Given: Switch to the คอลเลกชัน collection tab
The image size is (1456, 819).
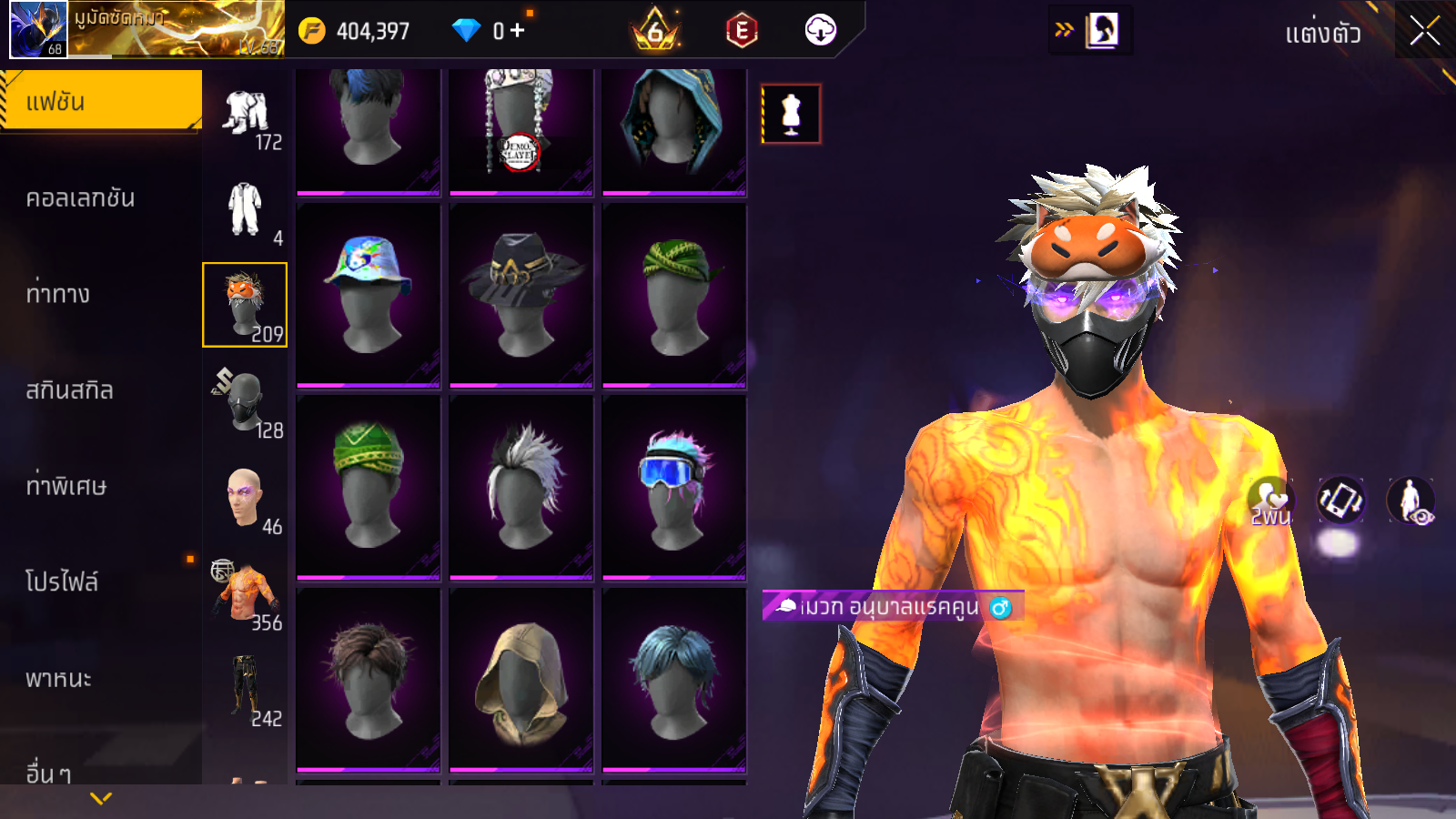Looking at the screenshot, I should tap(81, 198).
